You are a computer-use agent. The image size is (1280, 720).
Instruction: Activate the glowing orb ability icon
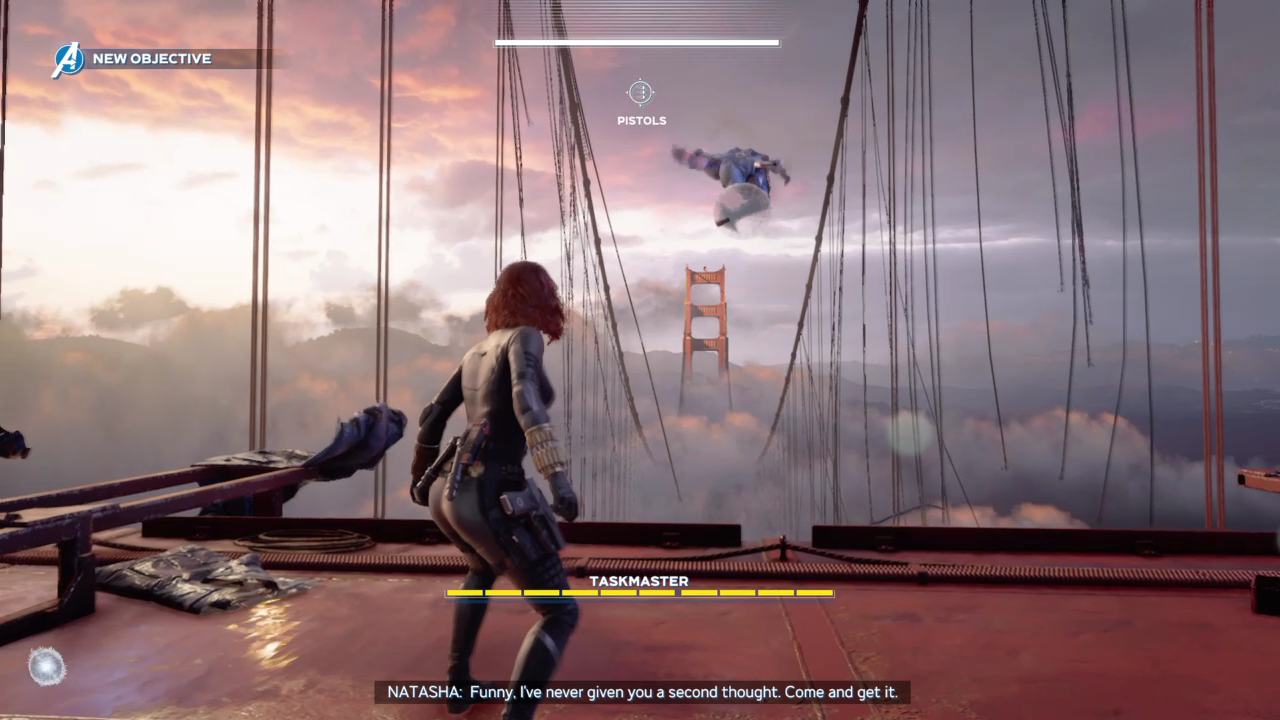coord(47,666)
